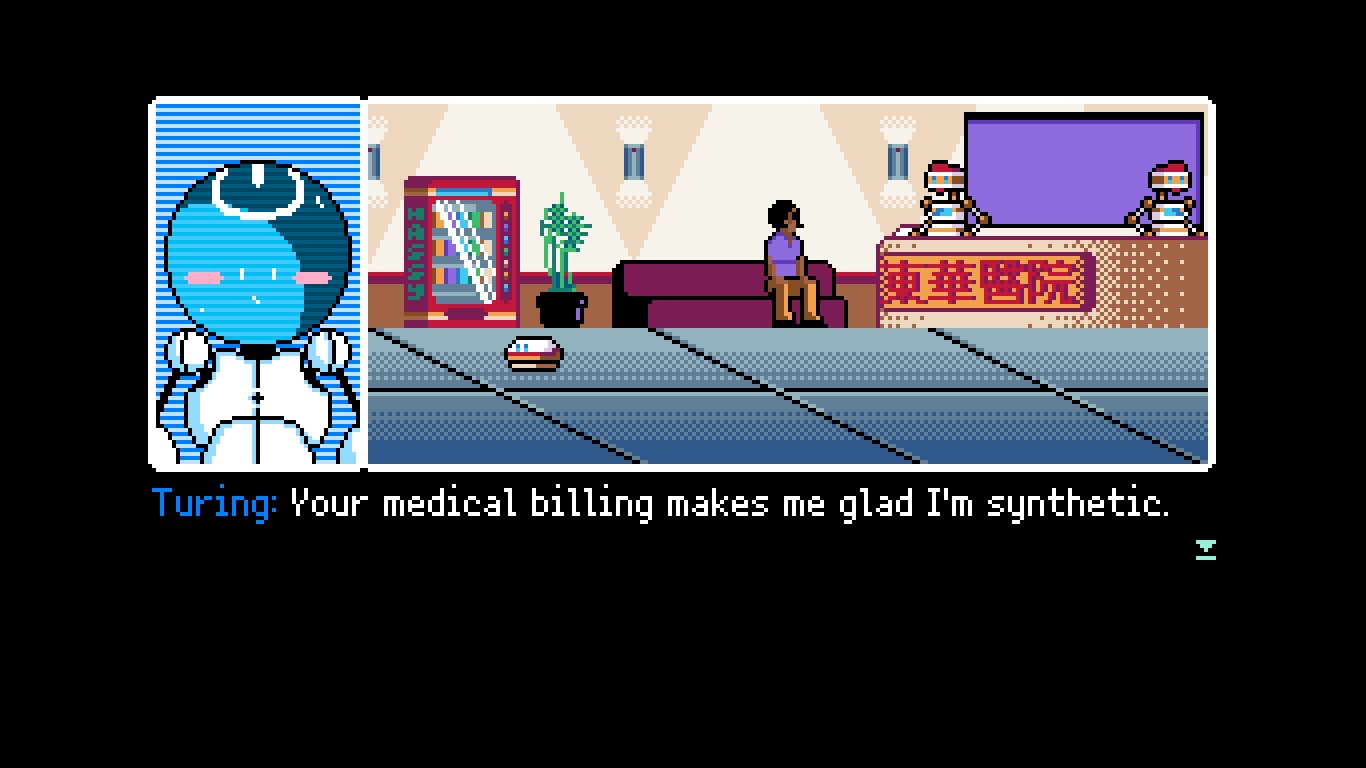The width and height of the screenshot is (1366, 768).
Task: Click the dialogue advance arrow indicator
Action: tap(1206, 547)
